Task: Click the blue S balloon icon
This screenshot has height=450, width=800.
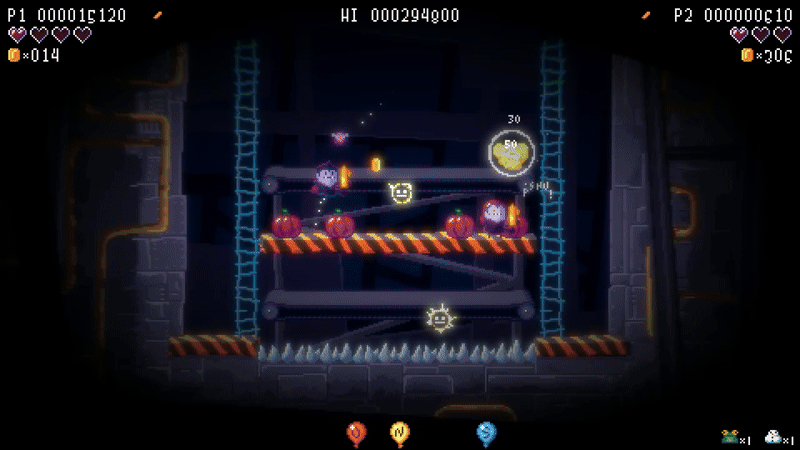Action: point(486,432)
